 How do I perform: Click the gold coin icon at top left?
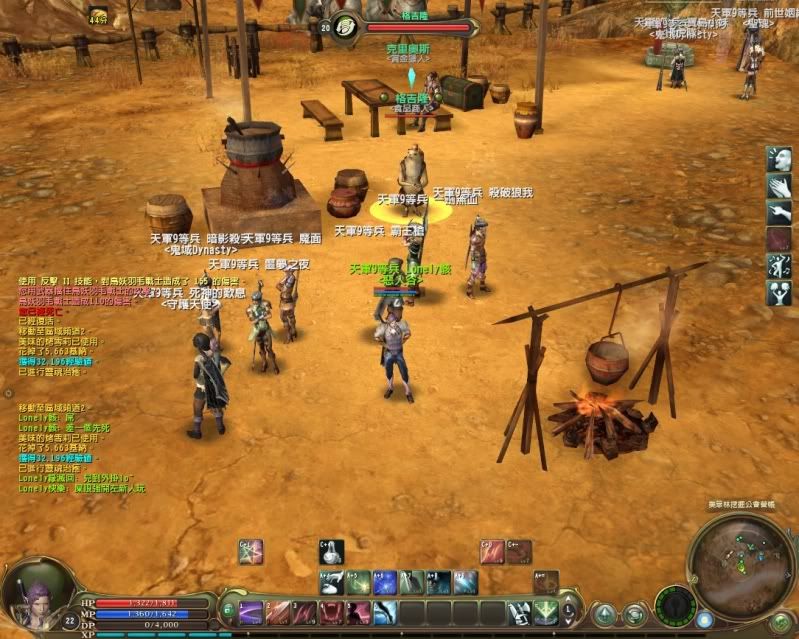point(98,15)
